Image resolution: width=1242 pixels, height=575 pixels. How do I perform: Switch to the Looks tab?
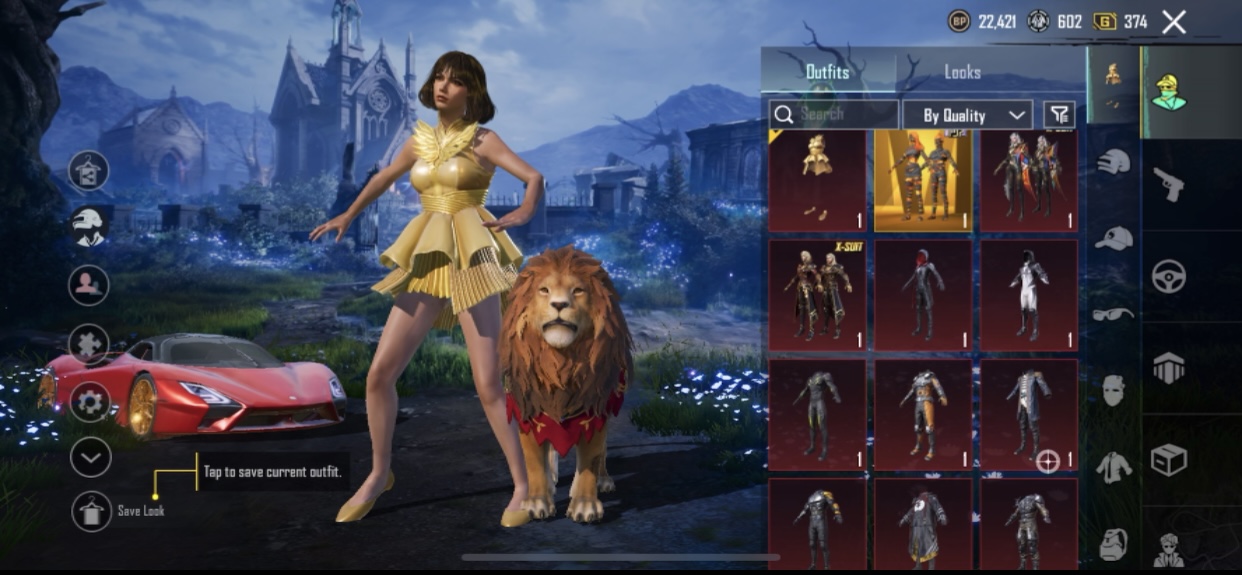coord(962,72)
